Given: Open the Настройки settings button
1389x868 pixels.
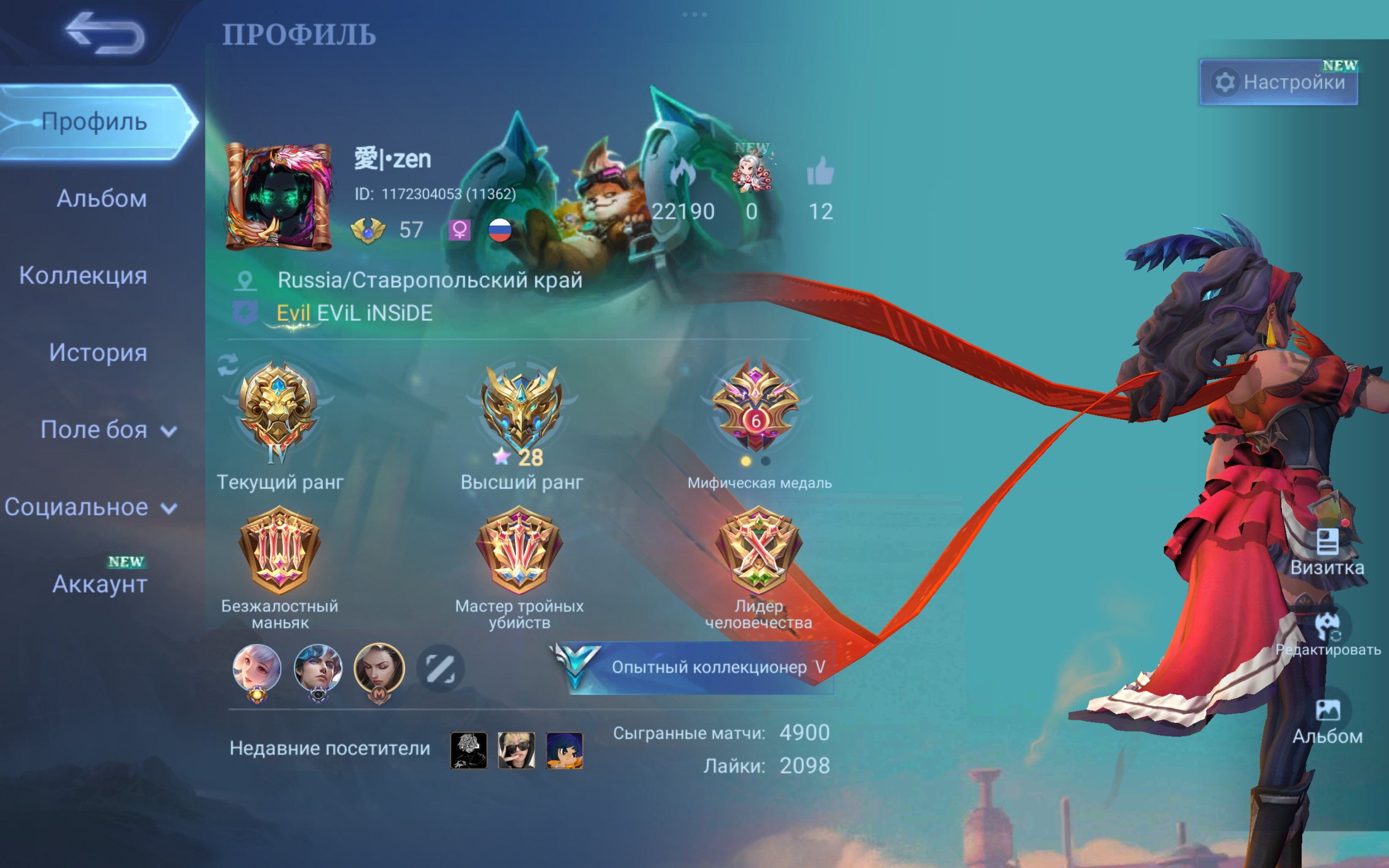Looking at the screenshot, I should click(1279, 82).
